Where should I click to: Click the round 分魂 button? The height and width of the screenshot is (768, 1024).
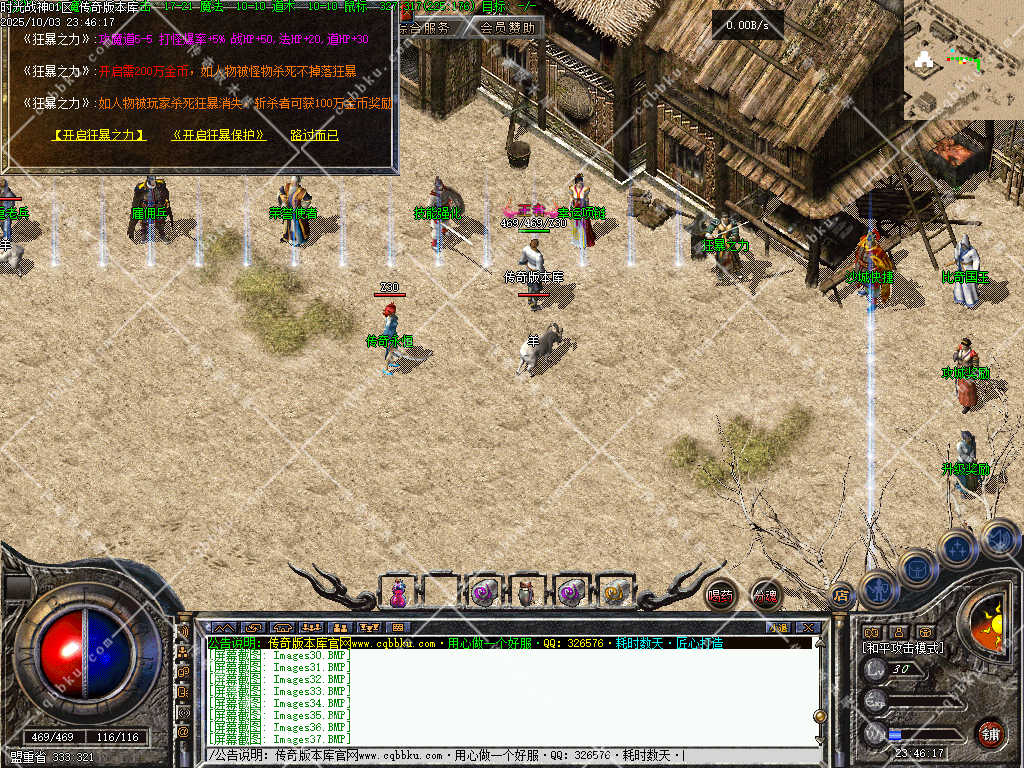pos(766,595)
